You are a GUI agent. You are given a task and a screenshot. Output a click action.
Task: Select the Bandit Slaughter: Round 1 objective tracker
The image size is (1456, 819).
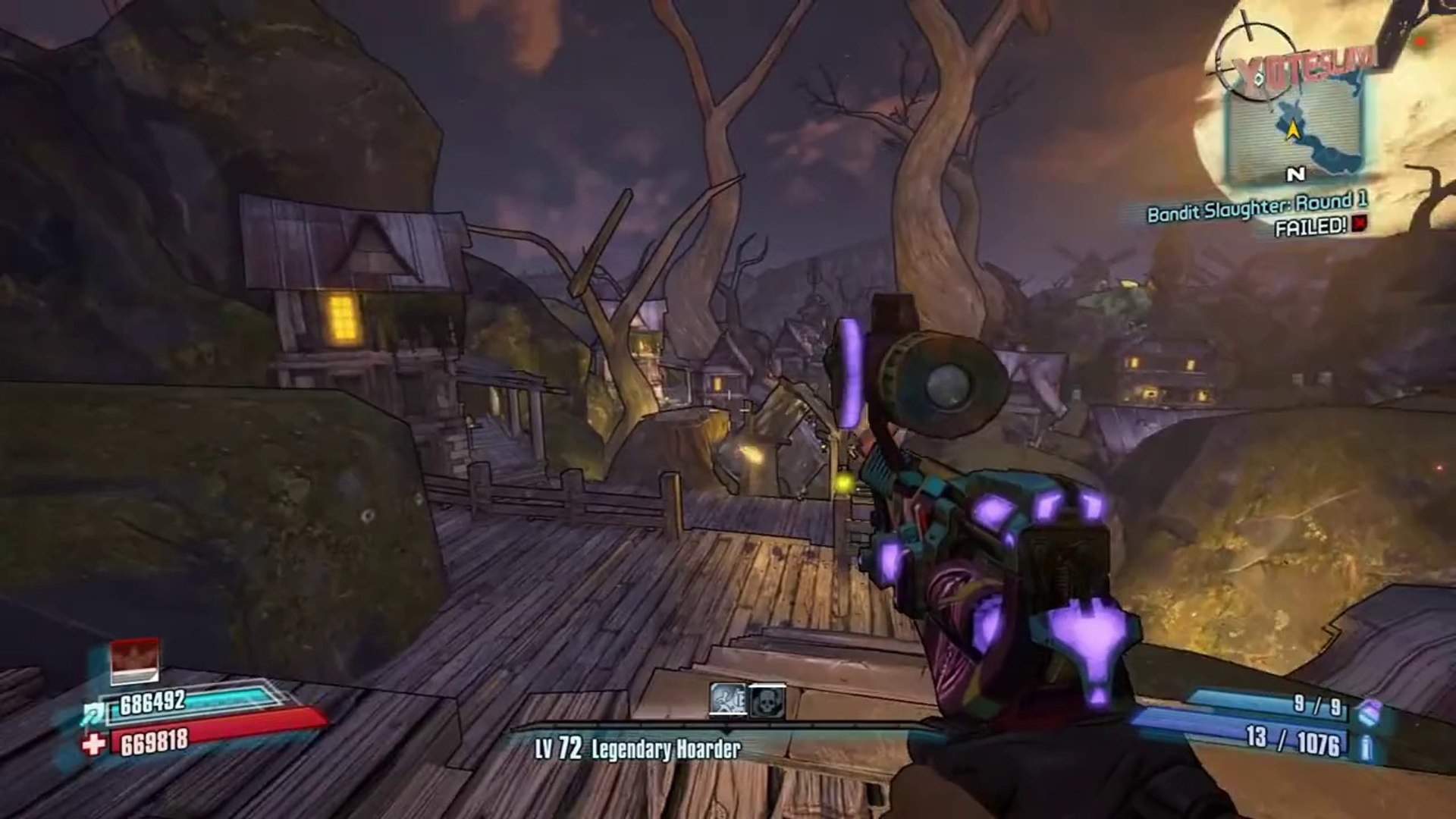click(x=1257, y=206)
